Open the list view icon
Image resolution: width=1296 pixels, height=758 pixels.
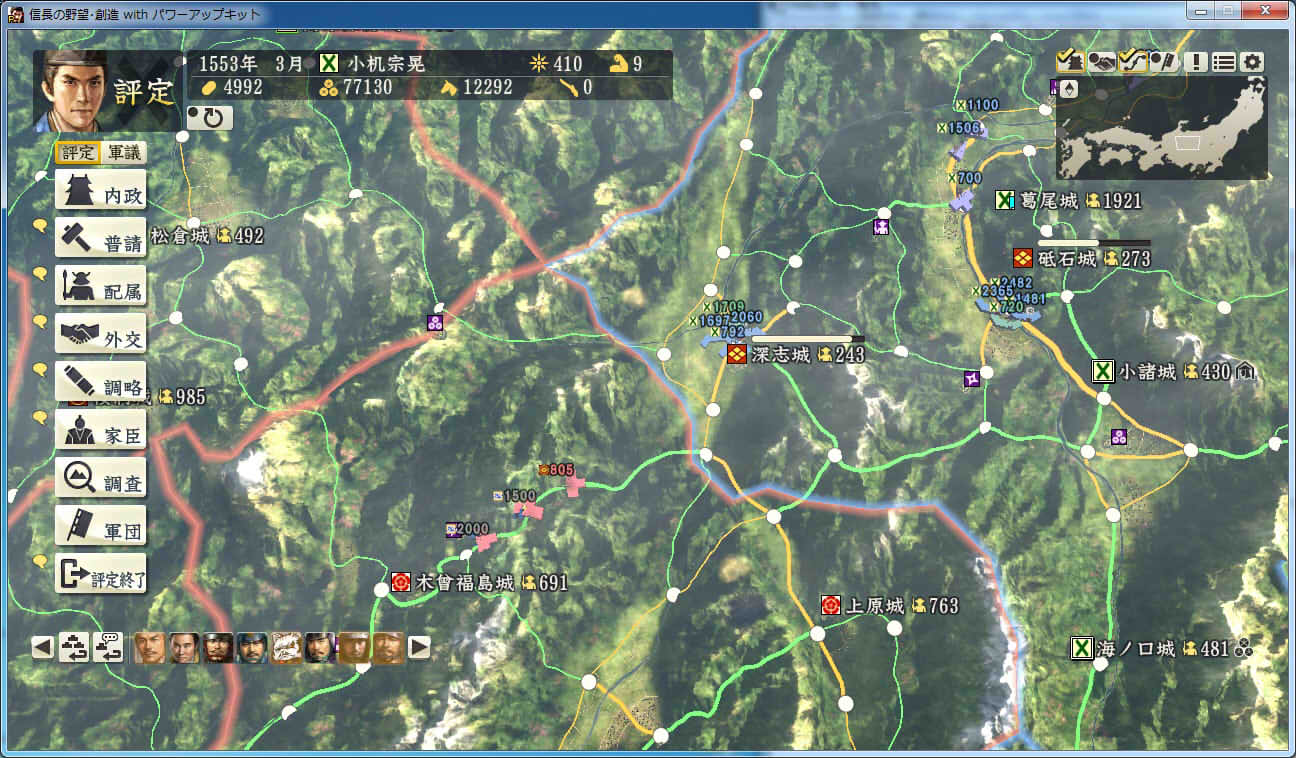[1224, 62]
